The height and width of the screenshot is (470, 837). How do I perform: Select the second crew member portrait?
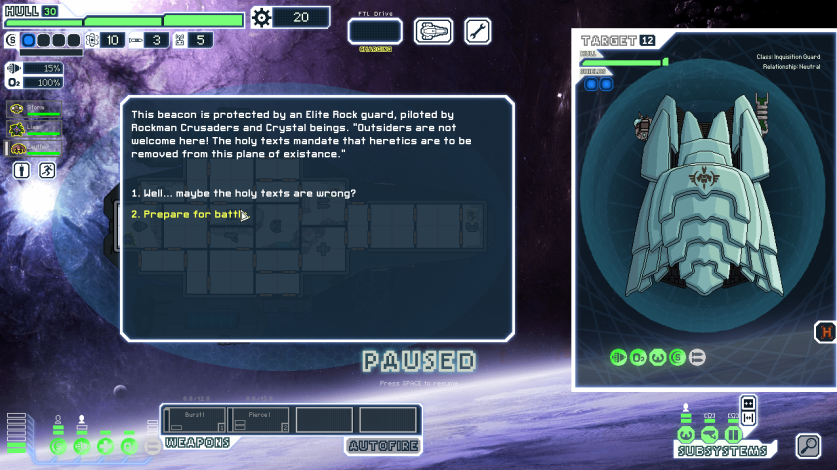(32, 129)
